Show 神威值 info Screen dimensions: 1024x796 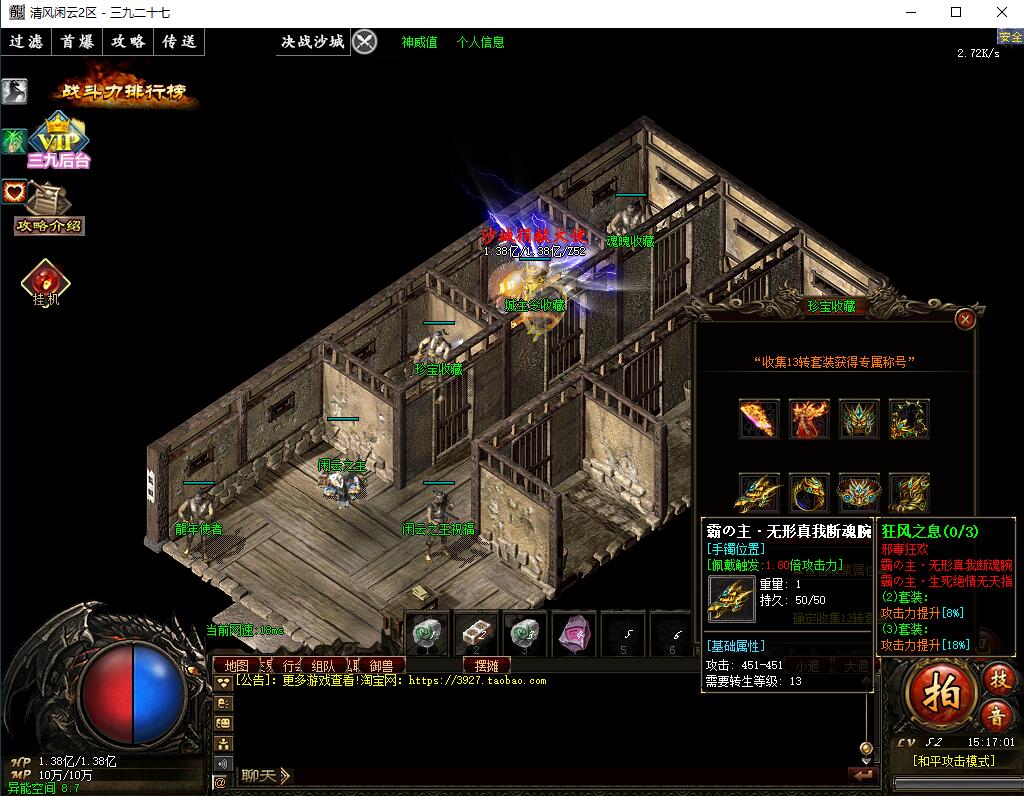click(419, 42)
